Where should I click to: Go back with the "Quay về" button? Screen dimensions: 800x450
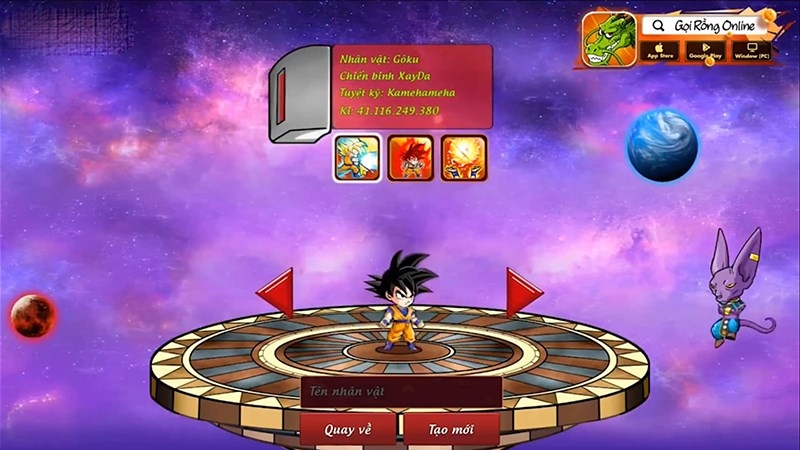pos(348,429)
